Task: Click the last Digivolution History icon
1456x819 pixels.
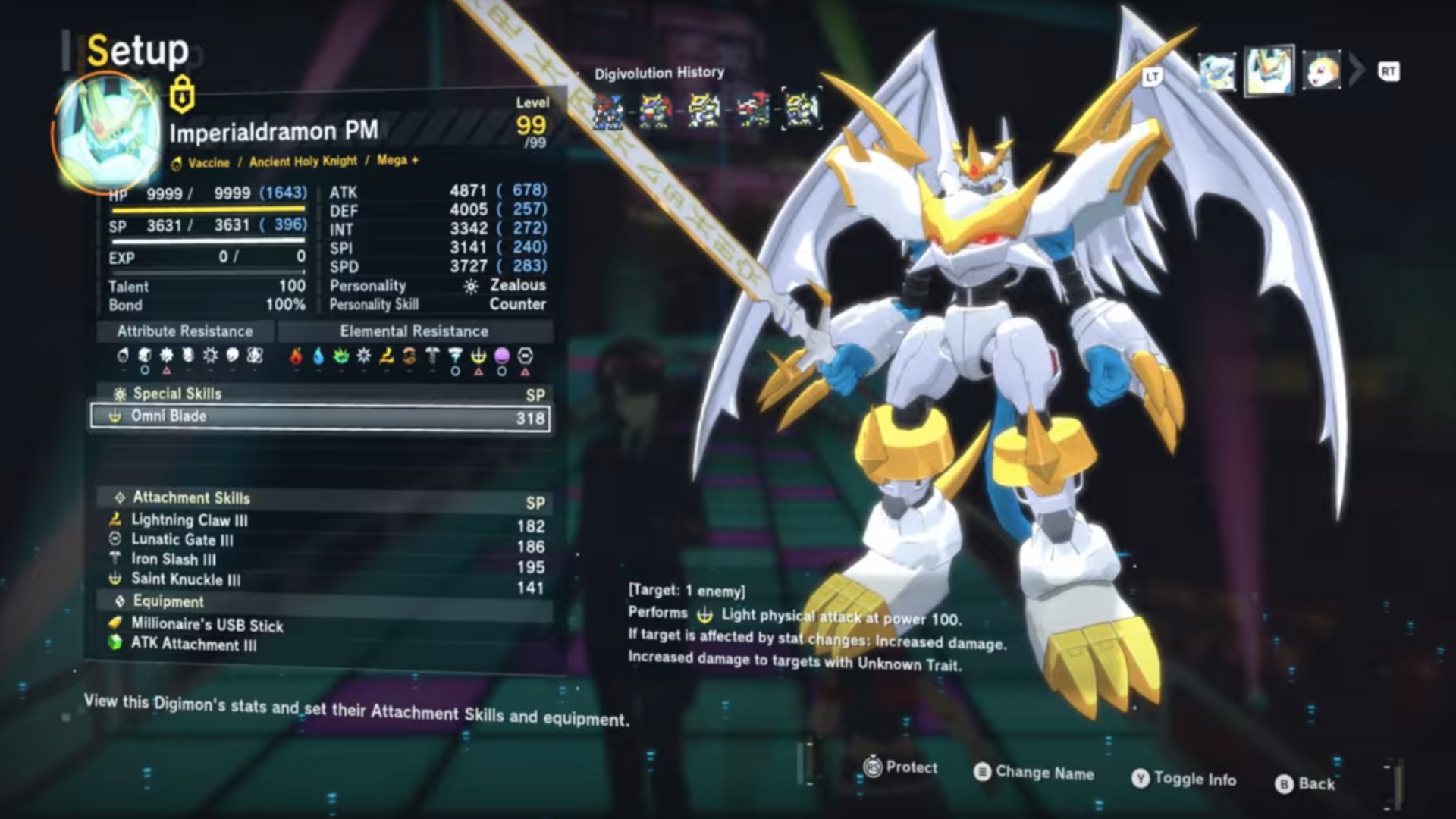Action: click(x=802, y=109)
